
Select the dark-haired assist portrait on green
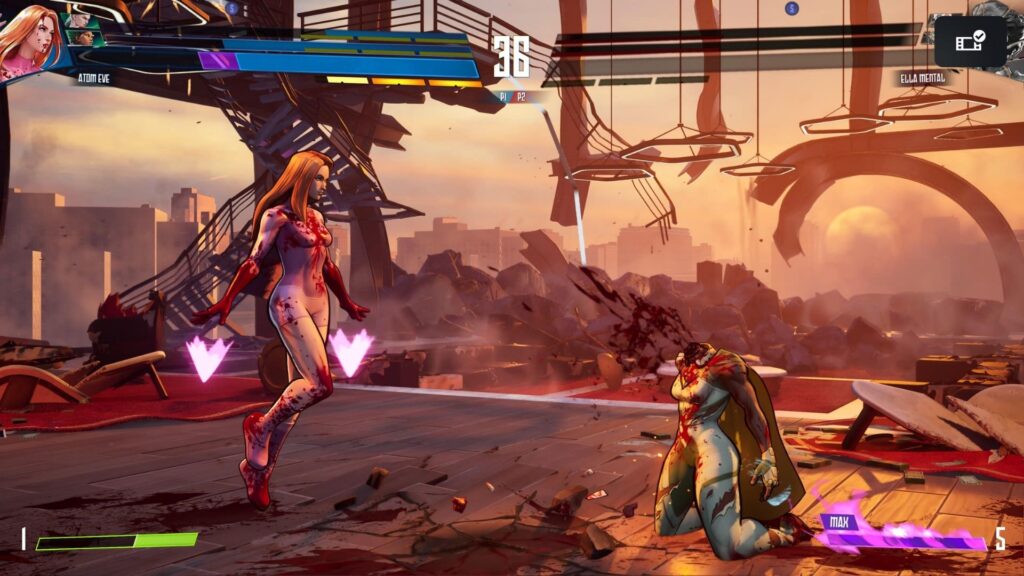tap(86, 38)
